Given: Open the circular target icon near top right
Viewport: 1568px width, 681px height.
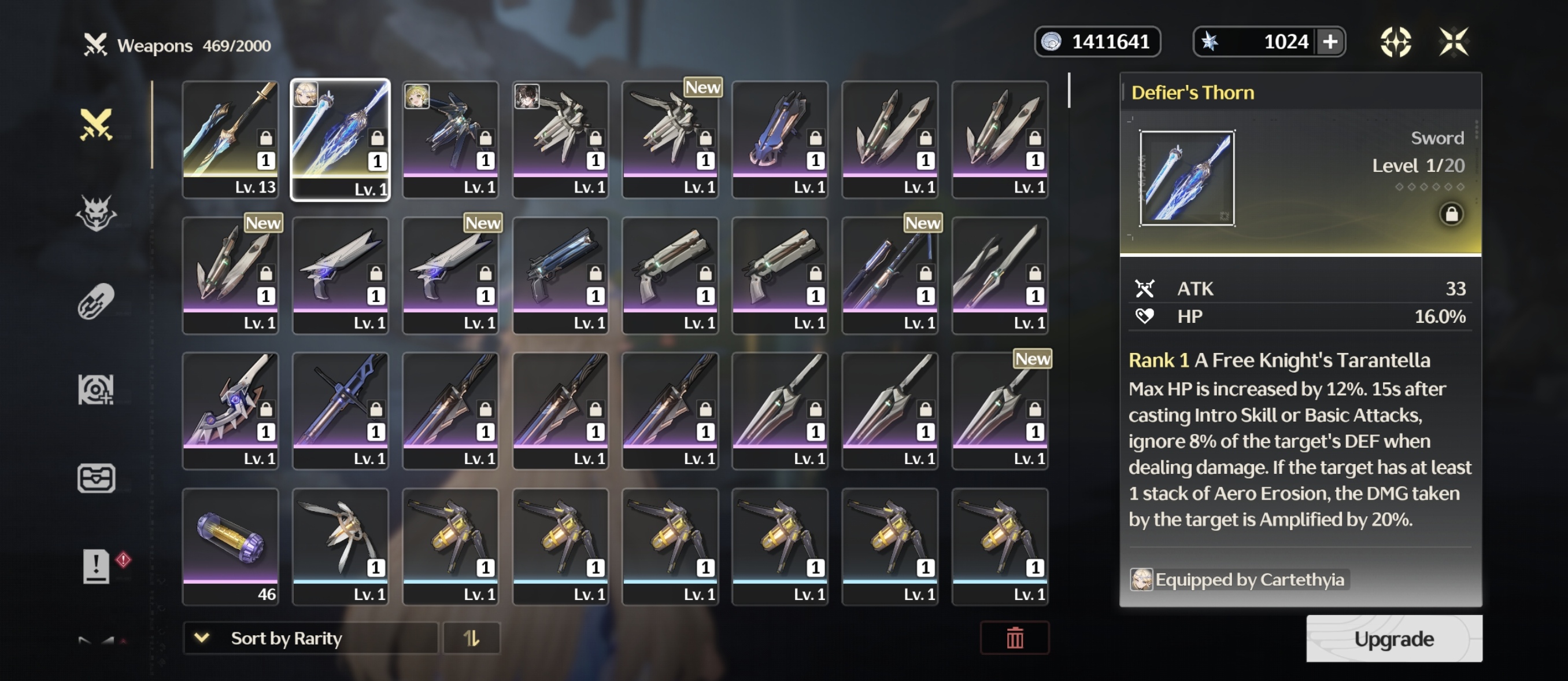Looking at the screenshot, I should 1396,41.
